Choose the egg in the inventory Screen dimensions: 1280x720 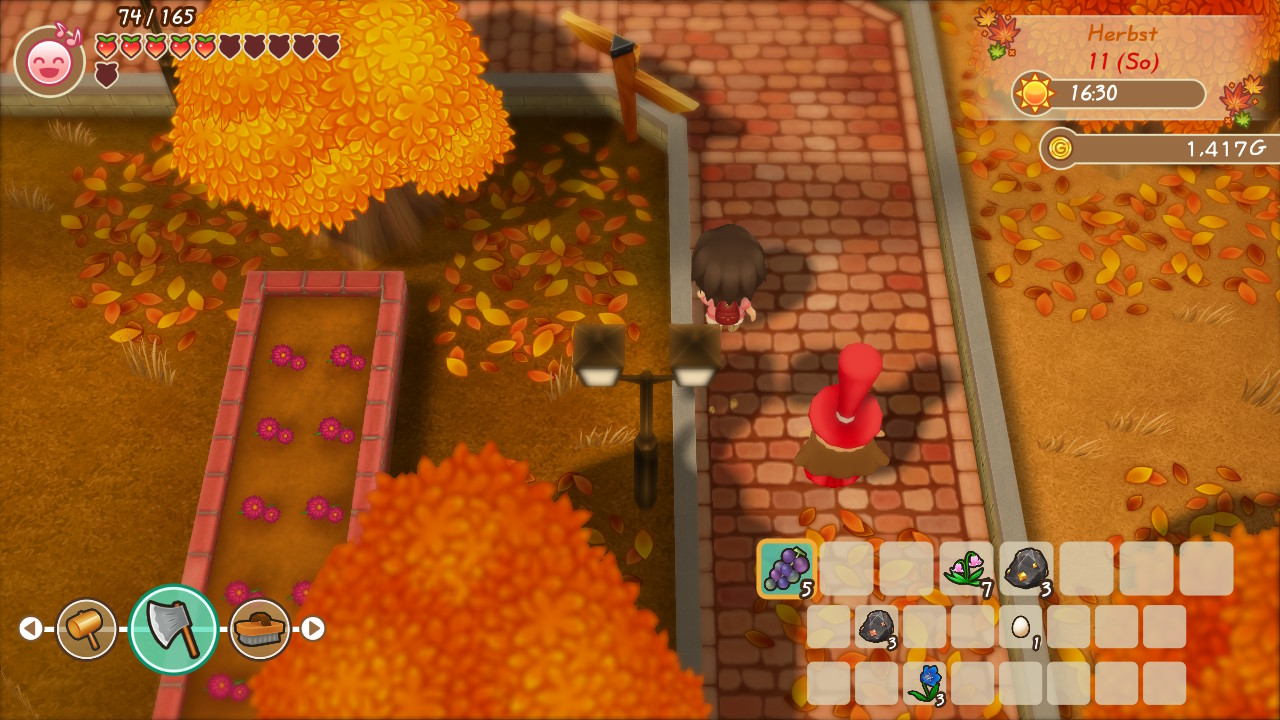(x=1020, y=626)
